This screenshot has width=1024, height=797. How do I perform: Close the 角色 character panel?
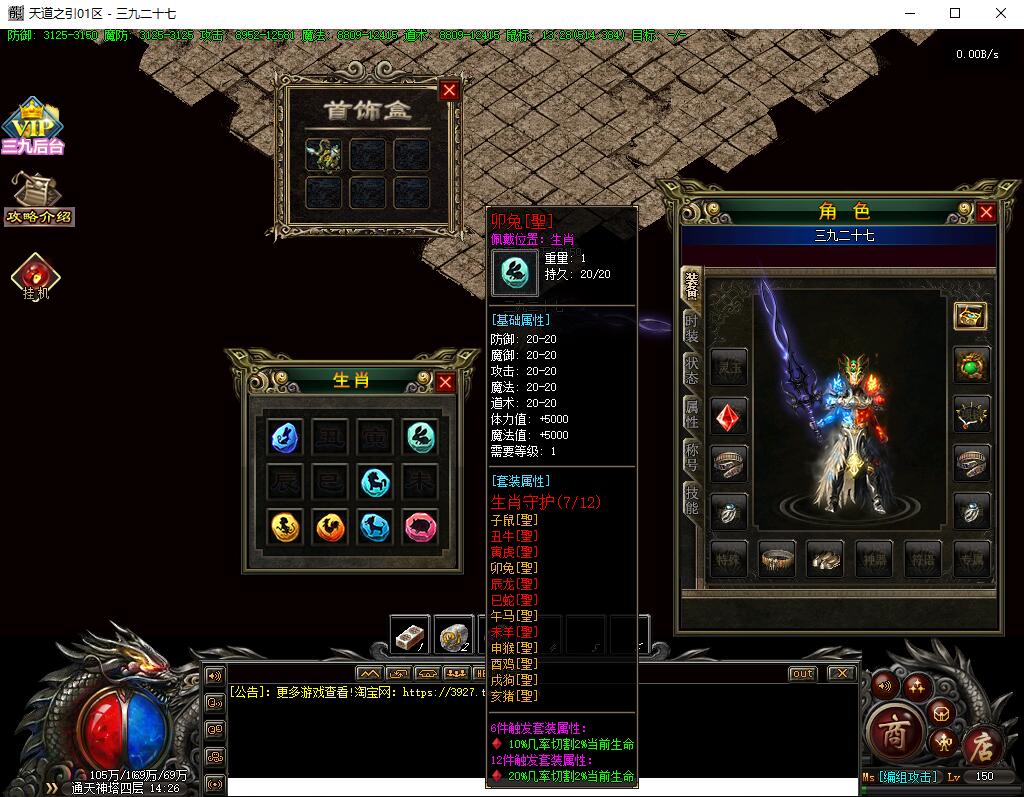pos(986,212)
